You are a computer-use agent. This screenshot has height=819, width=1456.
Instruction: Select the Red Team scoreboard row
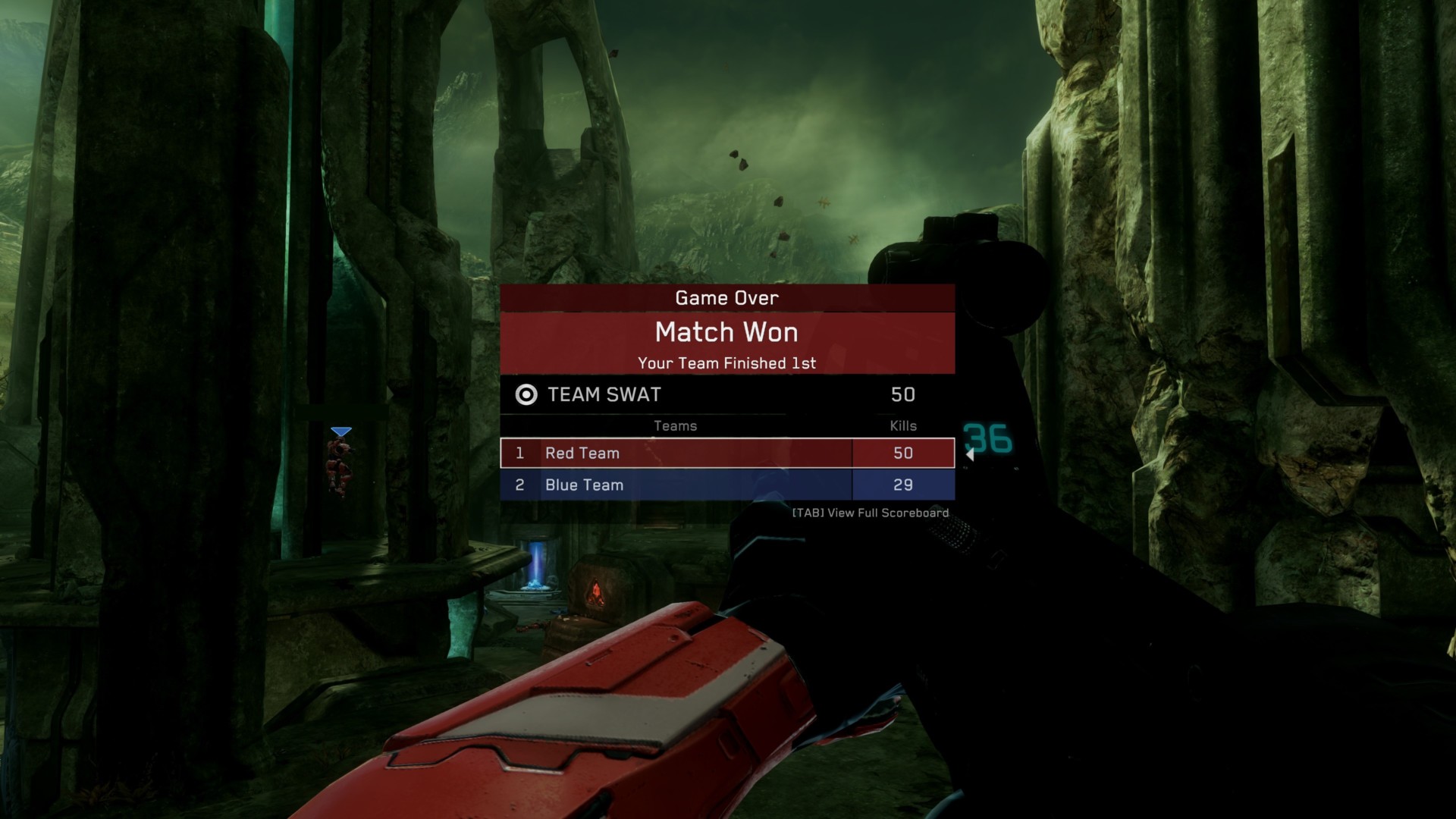coord(726,453)
